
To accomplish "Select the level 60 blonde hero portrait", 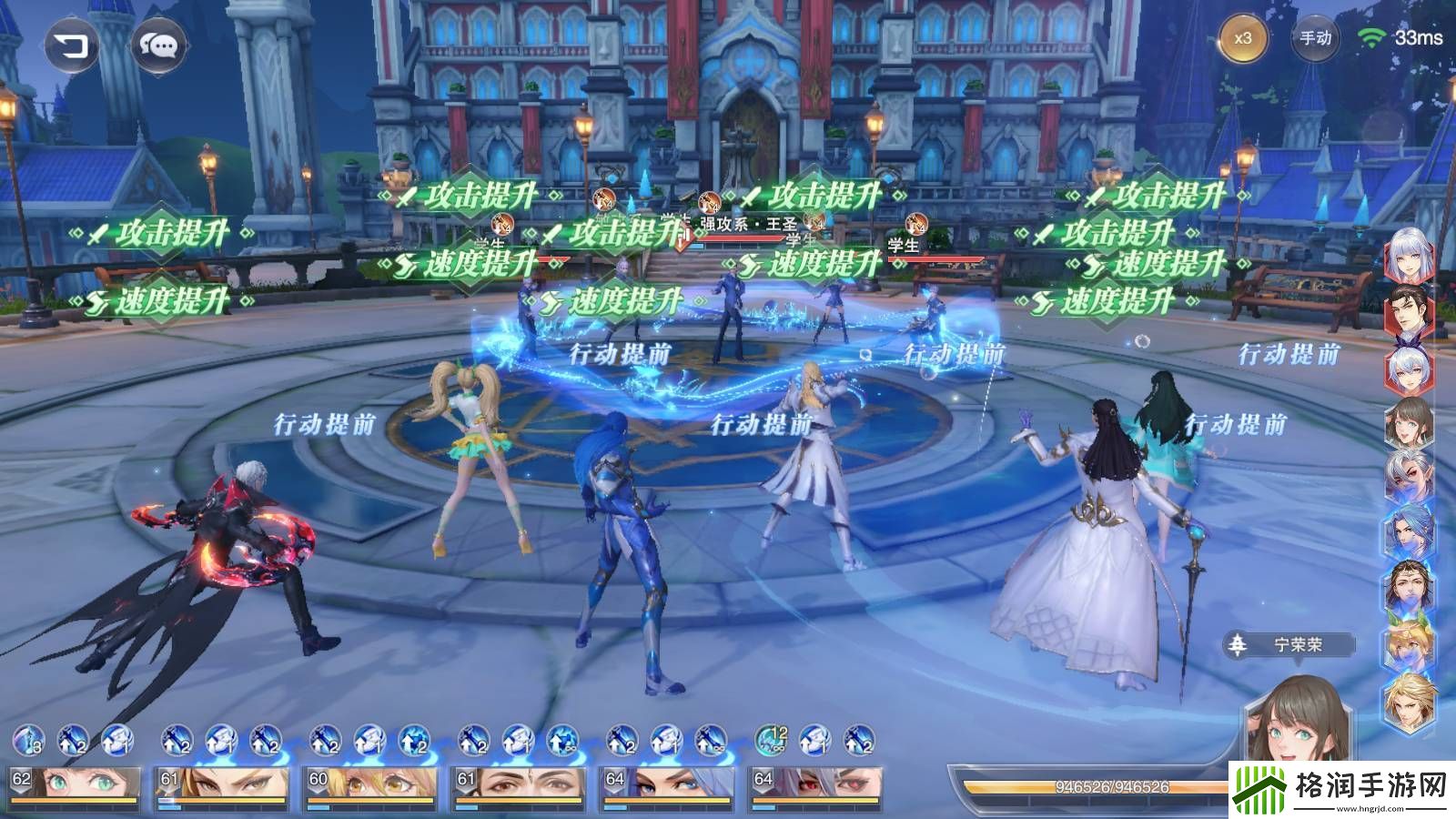I will (x=370, y=785).
